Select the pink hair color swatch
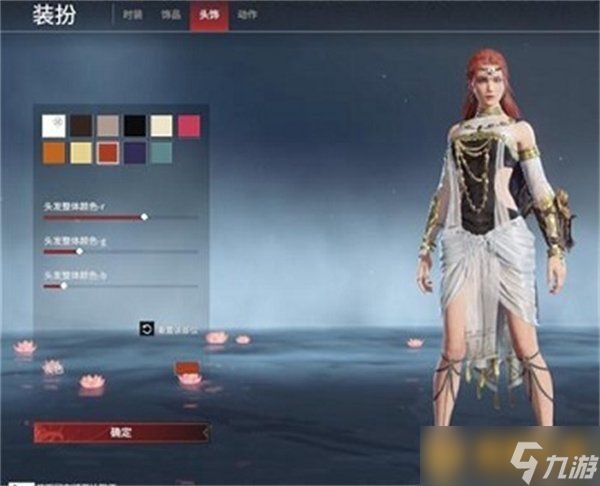The width and height of the screenshot is (600, 486). (189, 125)
